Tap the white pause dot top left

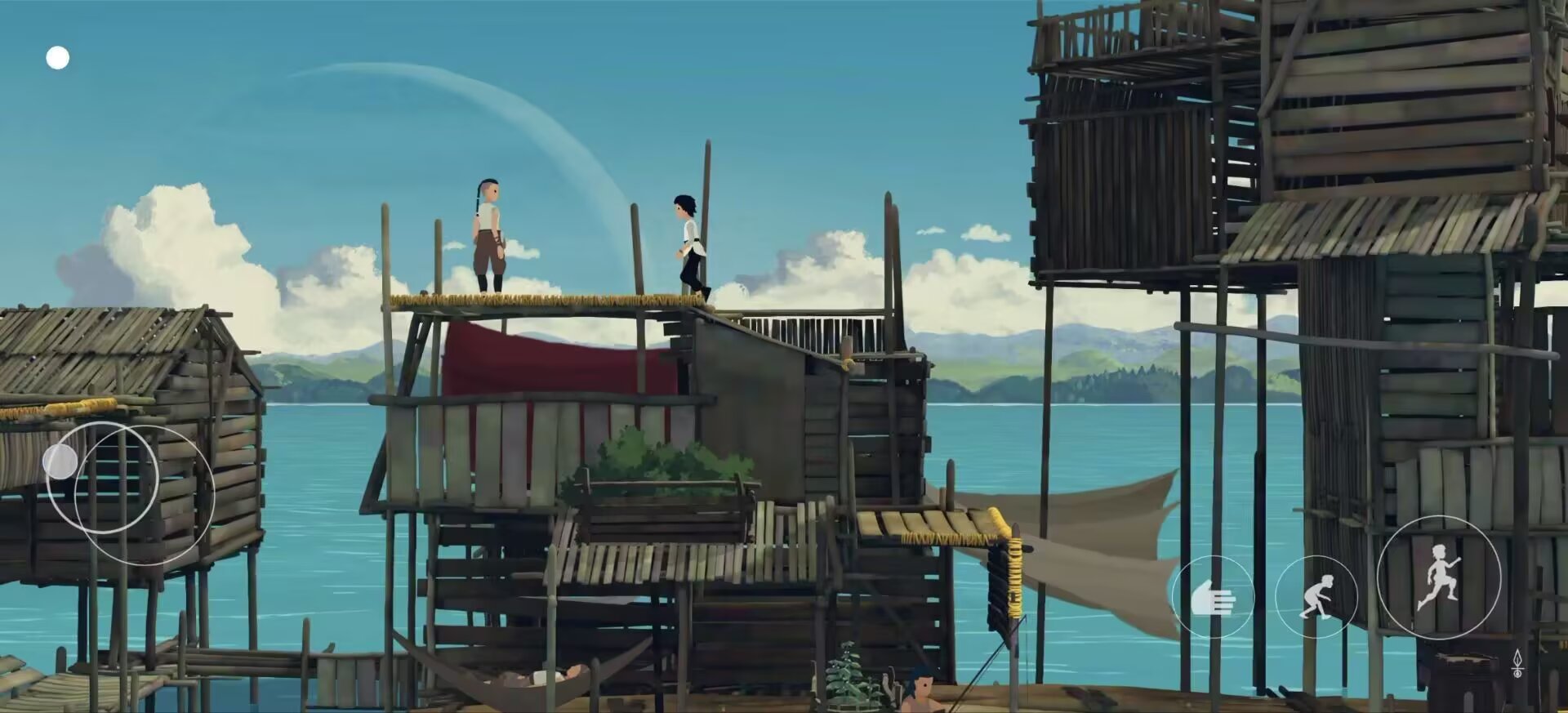tap(57, 57)
